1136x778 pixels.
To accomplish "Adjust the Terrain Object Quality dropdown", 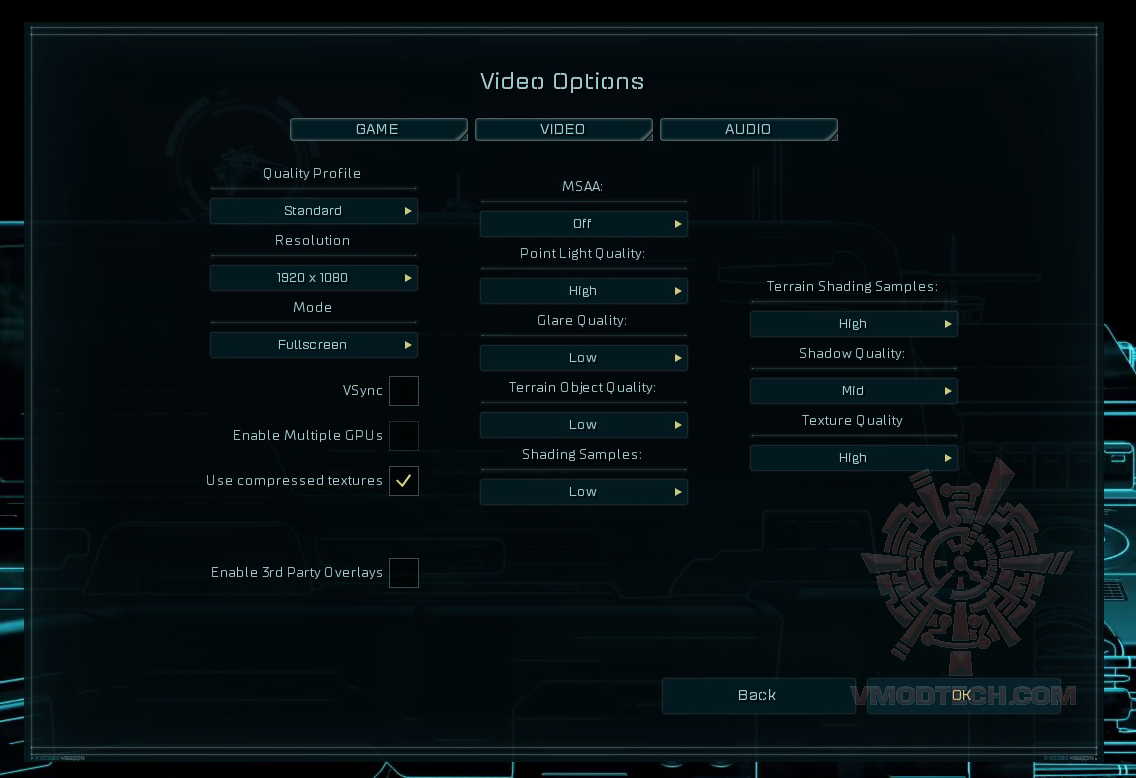I will coord(583,425).
